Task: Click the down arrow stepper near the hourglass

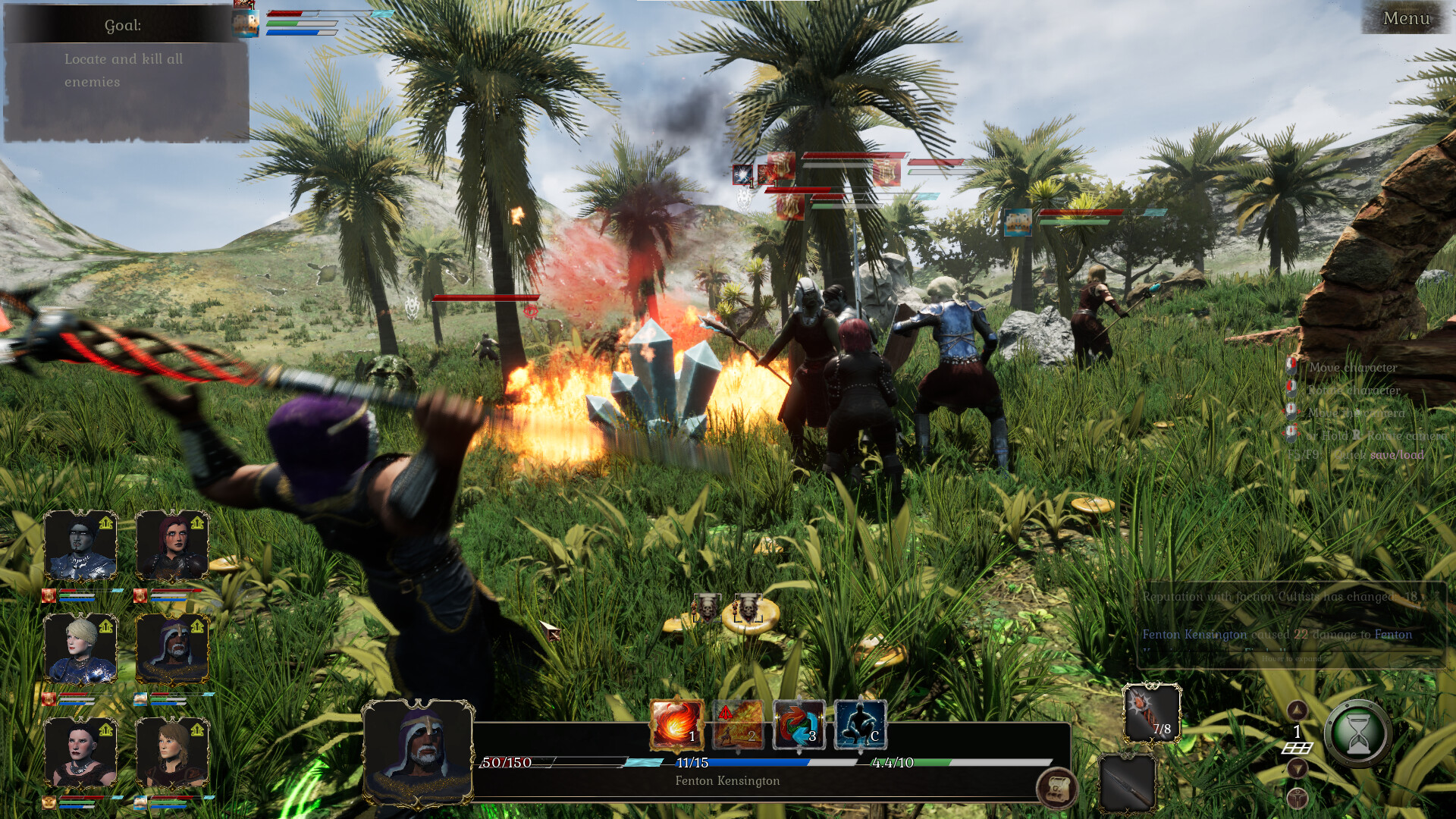Action: pos(1298,767)
